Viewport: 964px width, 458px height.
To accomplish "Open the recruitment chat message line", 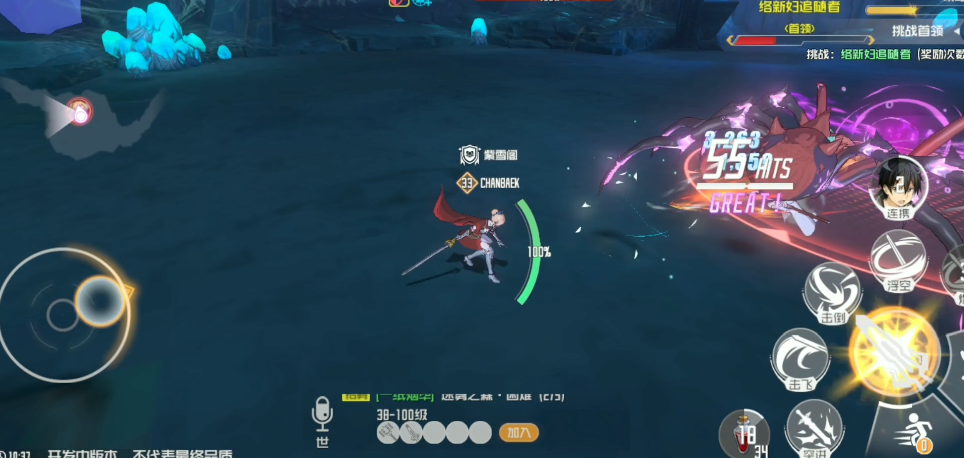I will coord(455,398).
